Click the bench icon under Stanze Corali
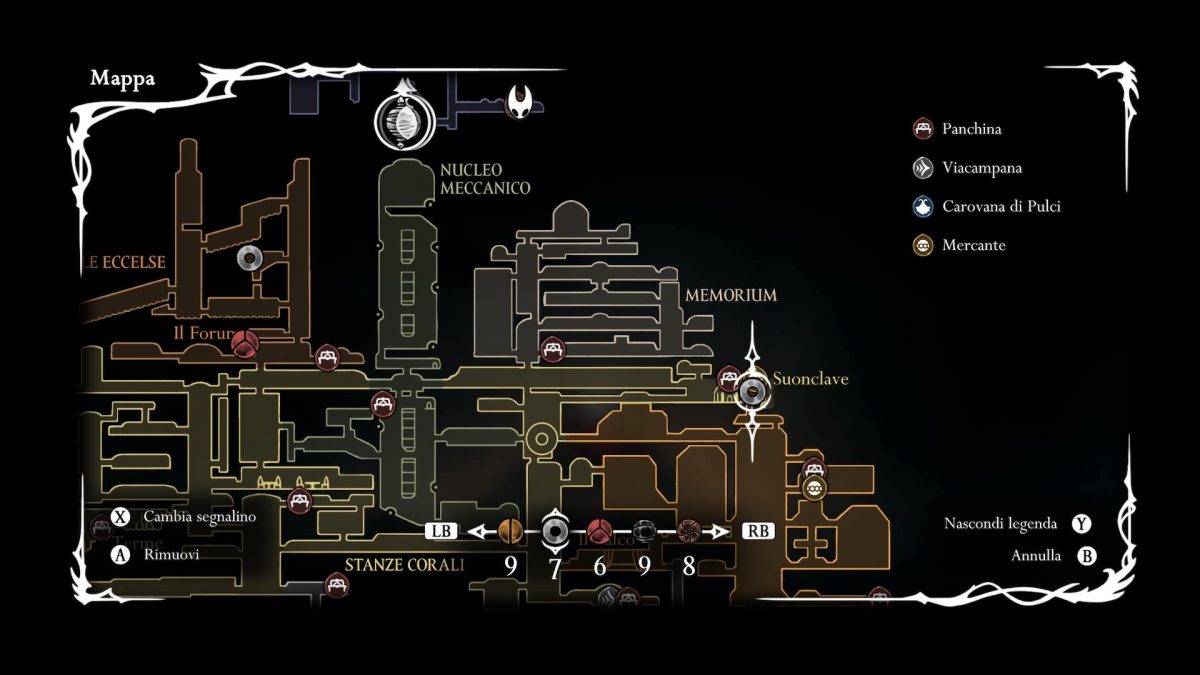Viewport: 1200px width, 675px height. [x=336, y=585]
